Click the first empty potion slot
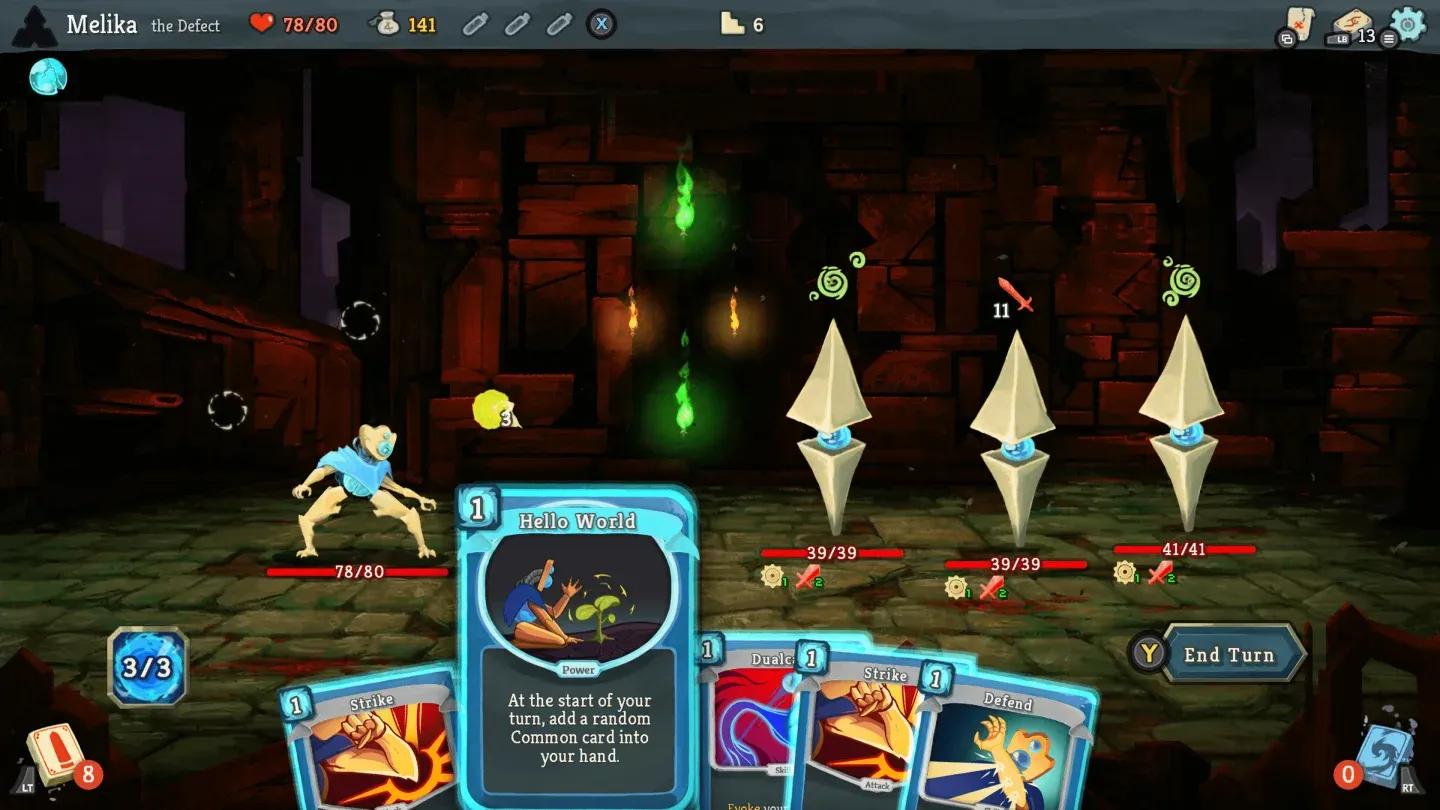Viewport: 1440px width, 810px height. pos(477,22)
